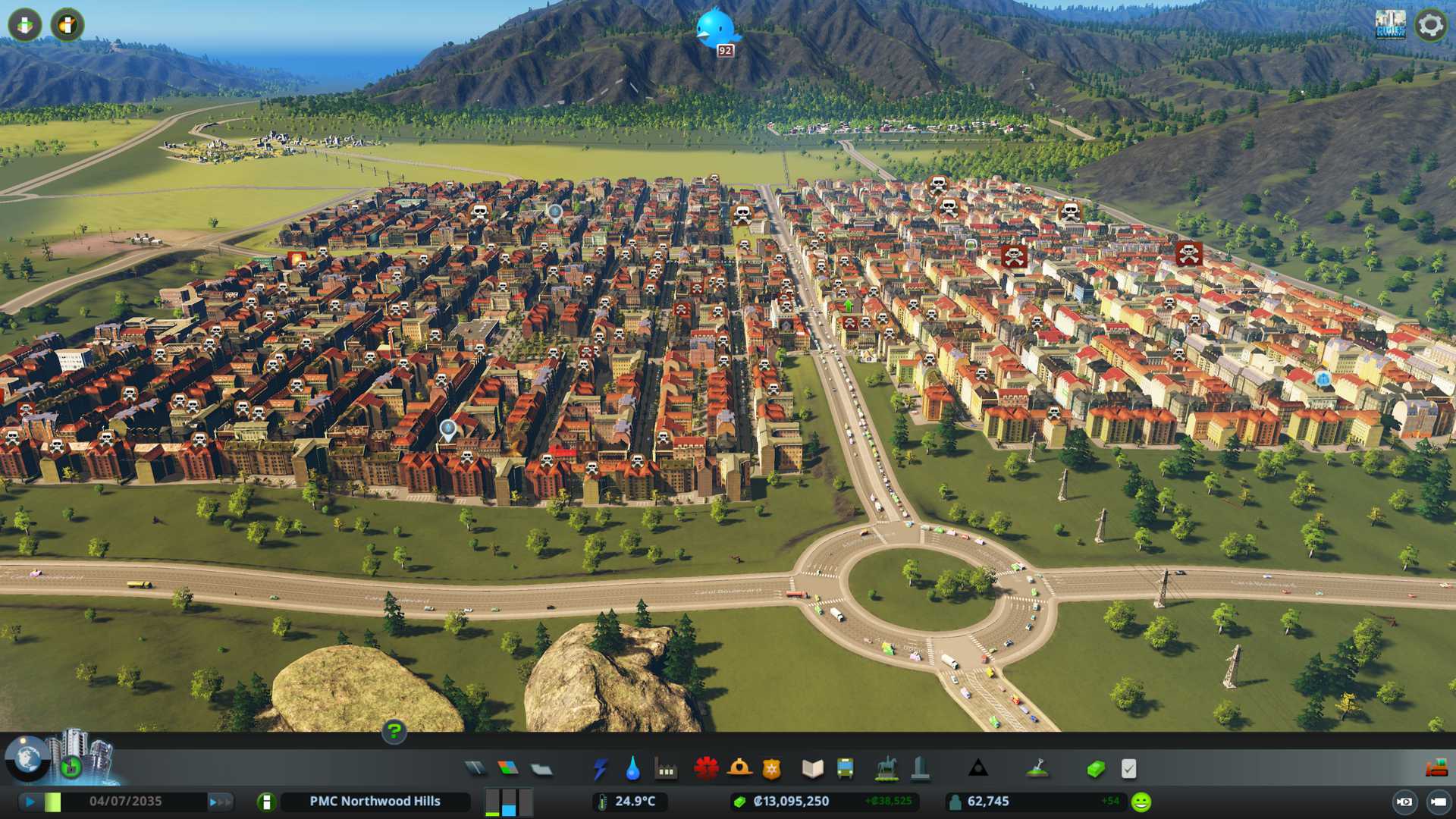
Task: Toggle the play/pause simulation button
Action: coord(30,802)
